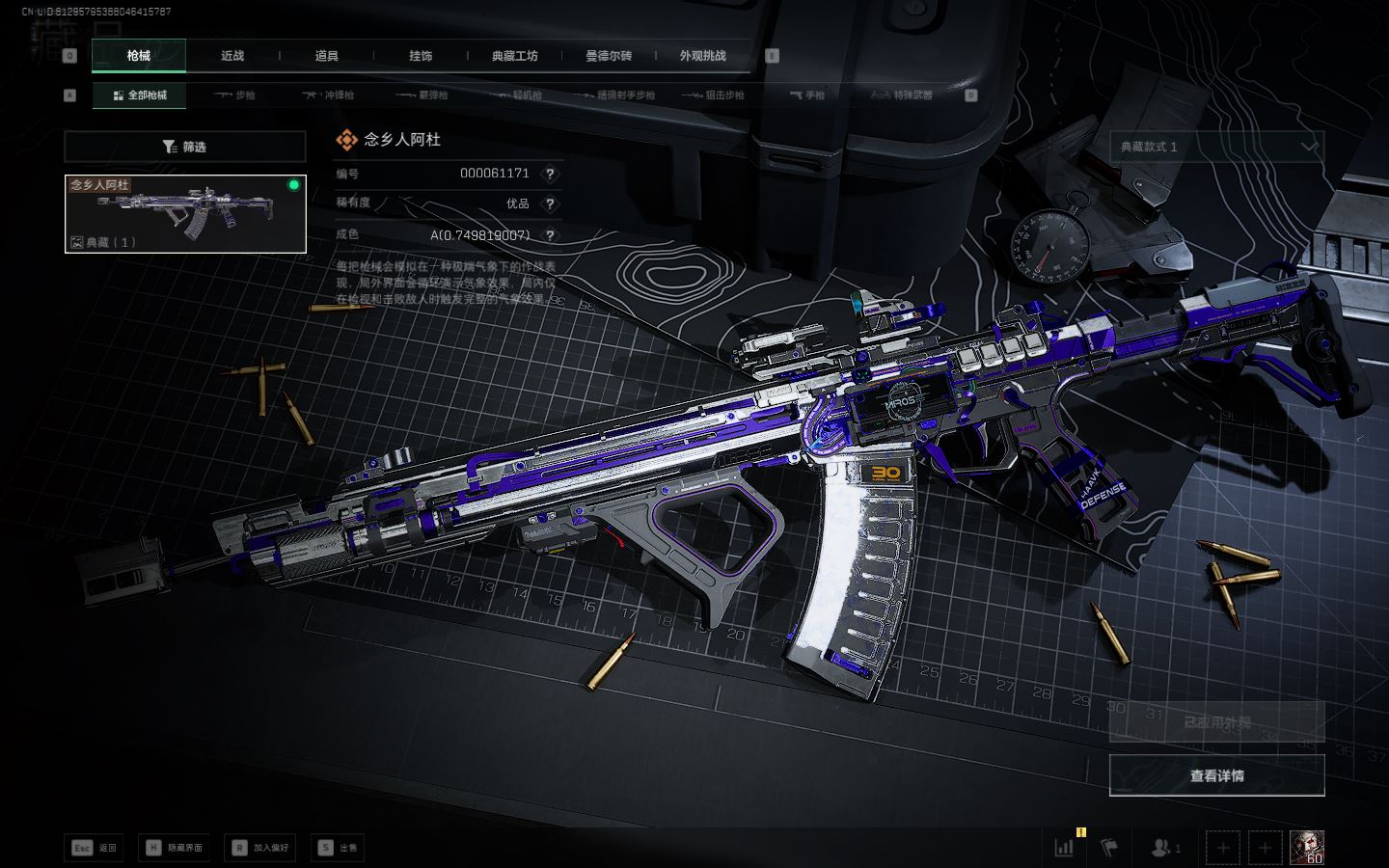This screenshot has width=1389, height=868.
Task: Switch to the 近战 melee tab
Action: 232,56
